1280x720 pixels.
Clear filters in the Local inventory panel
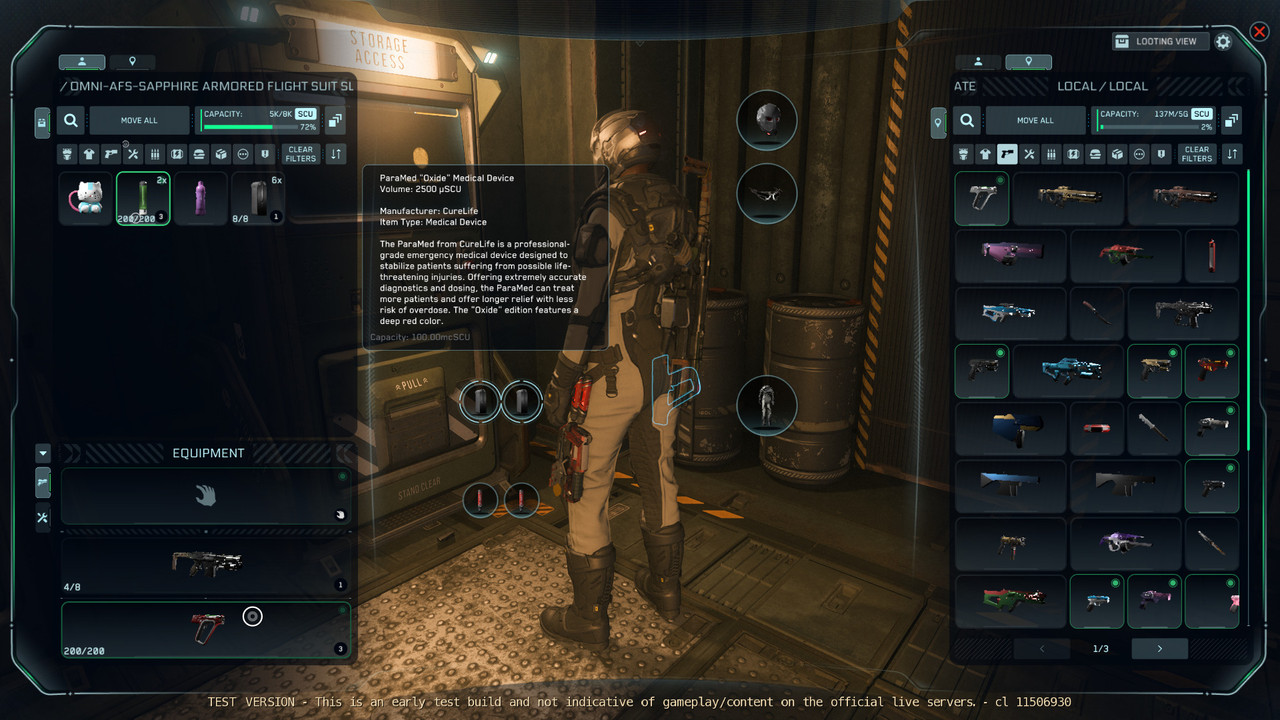point(1196,154)
